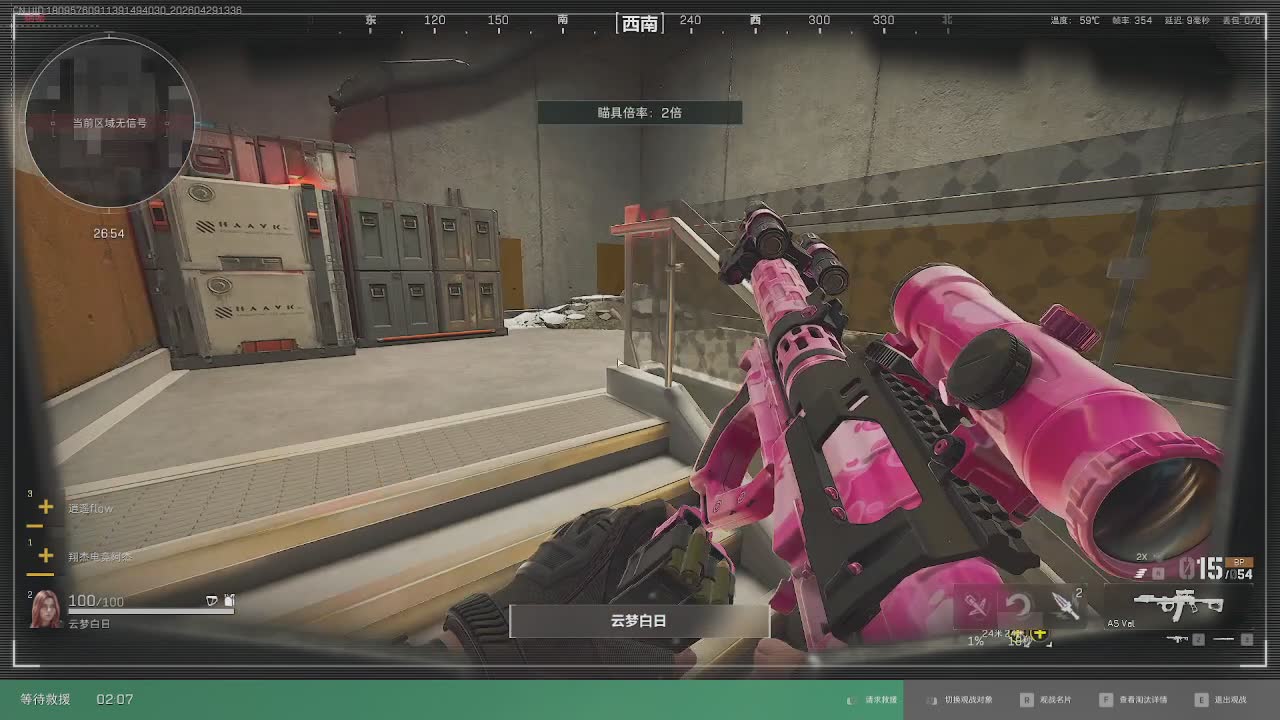This screenshot has width=1280, height=720.
Task: Select teammate 逍遥flow in squad list
Action: click(90, 509)
